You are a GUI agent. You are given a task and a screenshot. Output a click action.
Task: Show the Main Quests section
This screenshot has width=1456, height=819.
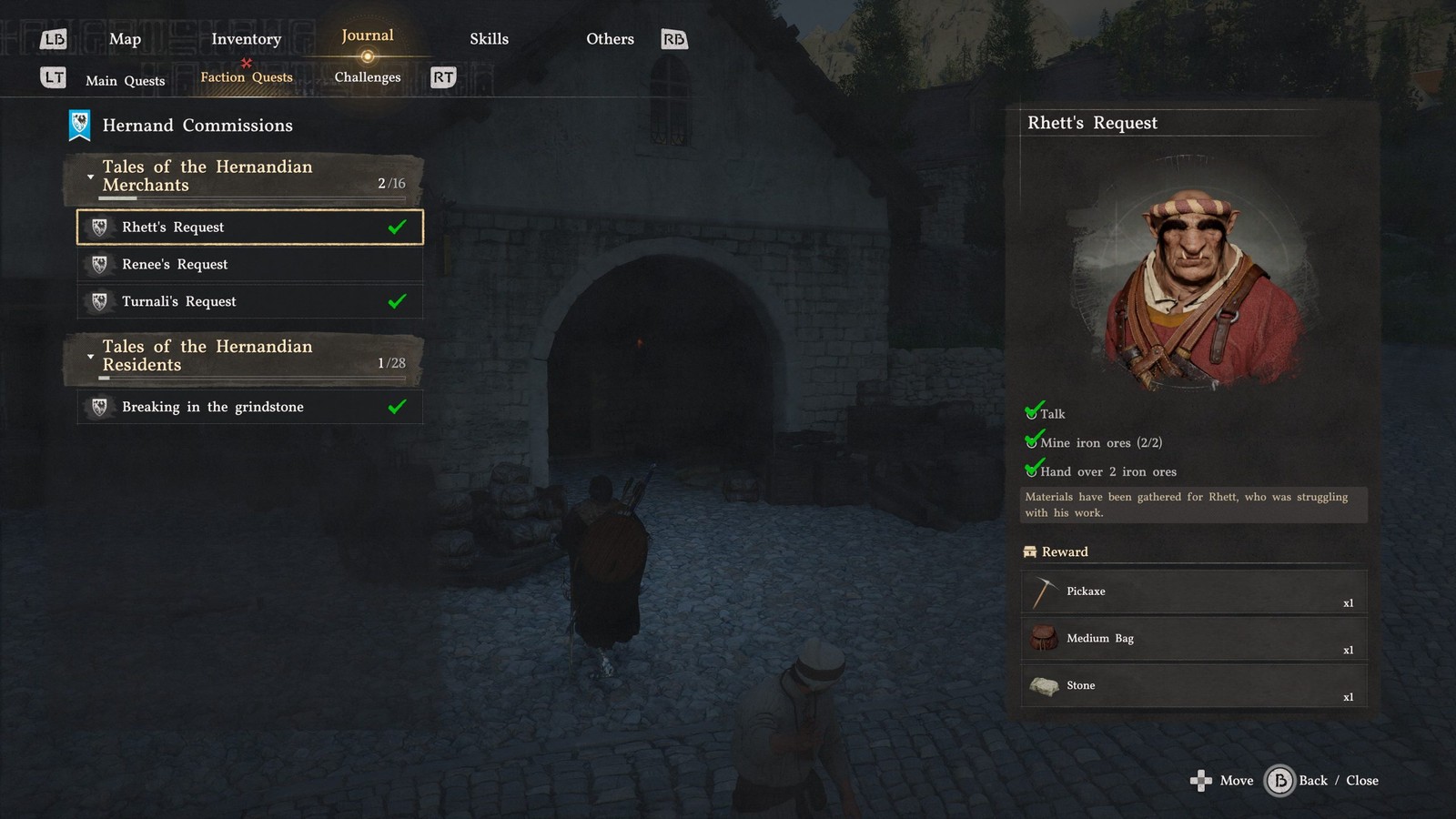coord(126,80)
